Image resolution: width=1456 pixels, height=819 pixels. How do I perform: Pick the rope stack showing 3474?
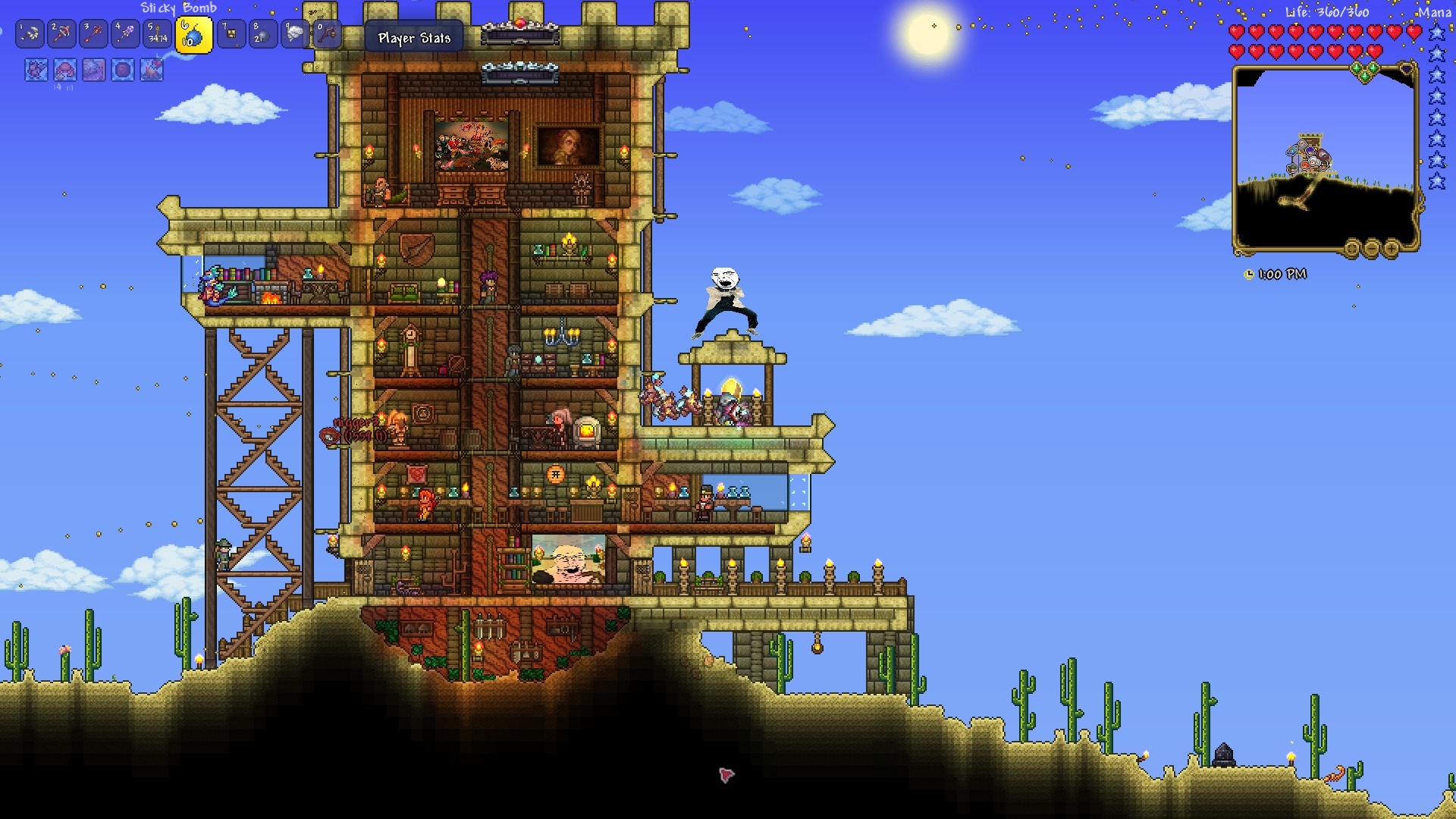158,34
